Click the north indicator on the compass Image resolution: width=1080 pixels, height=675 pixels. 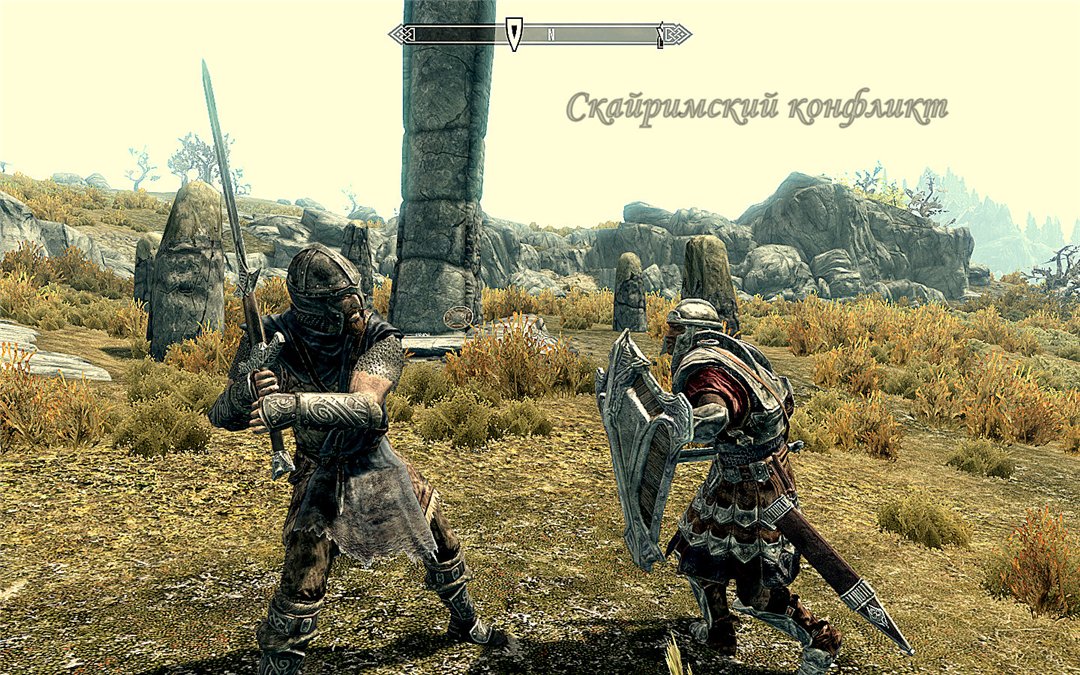tap(551, 35)
